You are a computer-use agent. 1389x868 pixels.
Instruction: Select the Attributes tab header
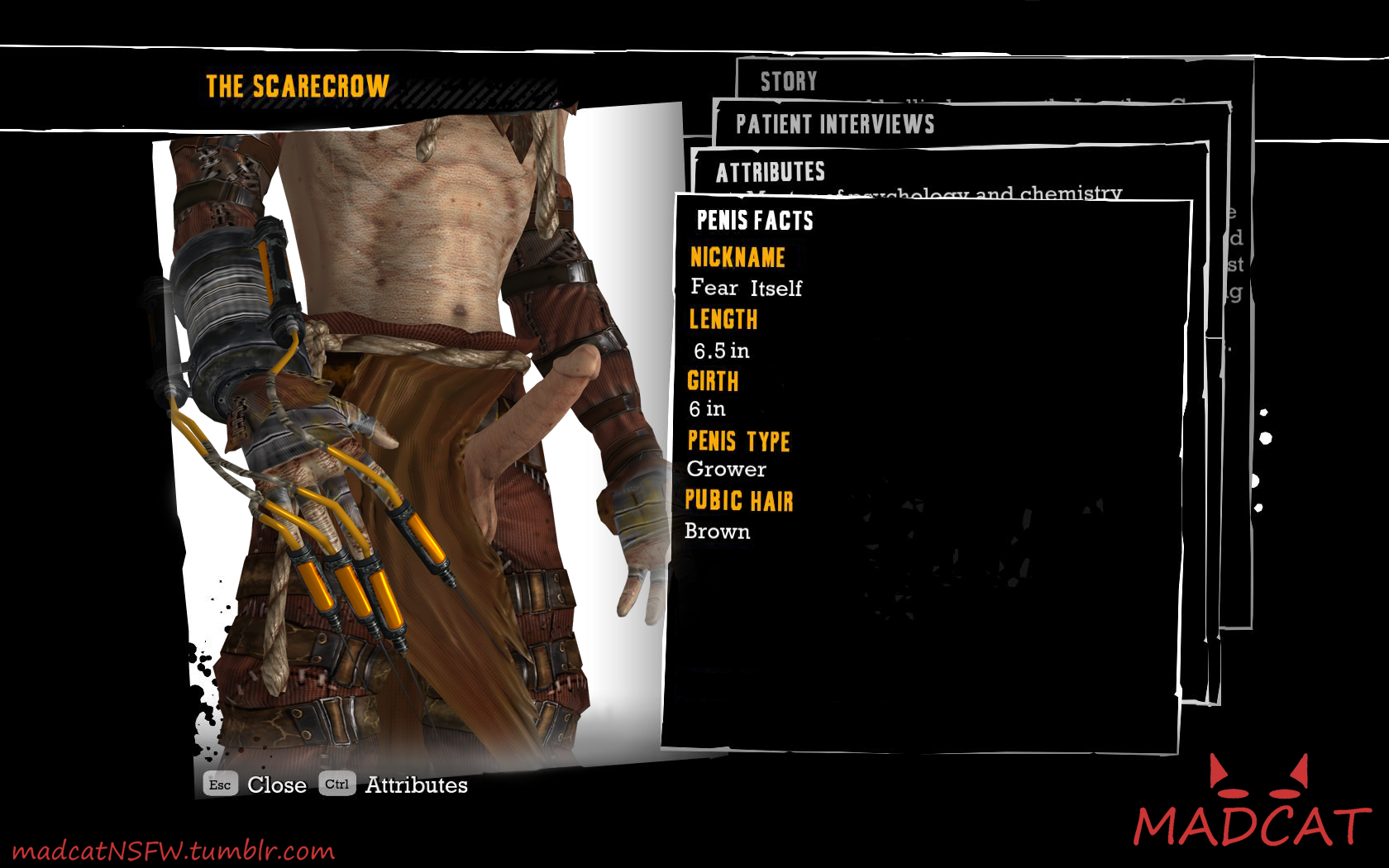click(x=770, y=172)
